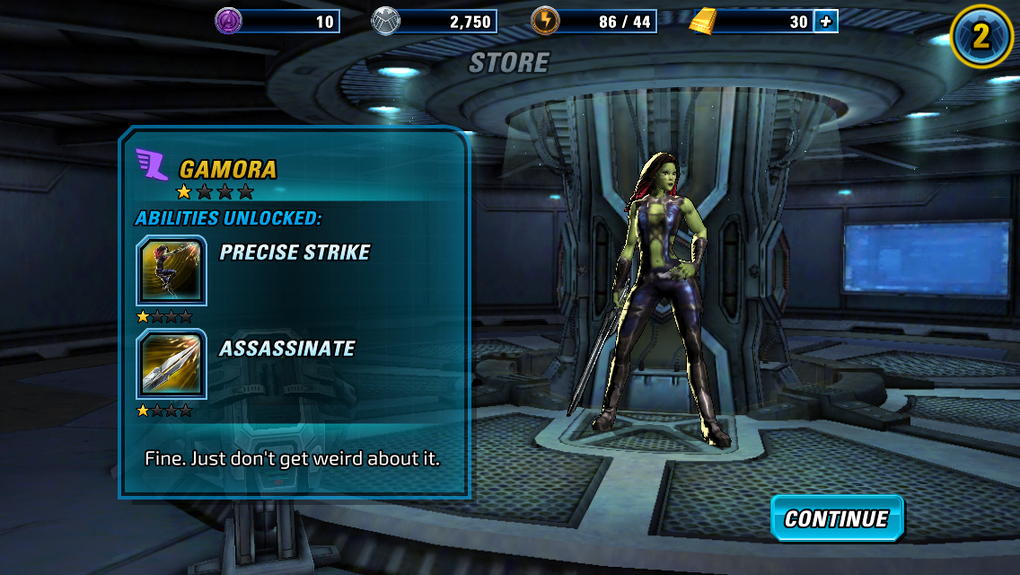Continue past the Gamora unlock screen
This screenshot has height=575, width=1020.
pos(837,518)
